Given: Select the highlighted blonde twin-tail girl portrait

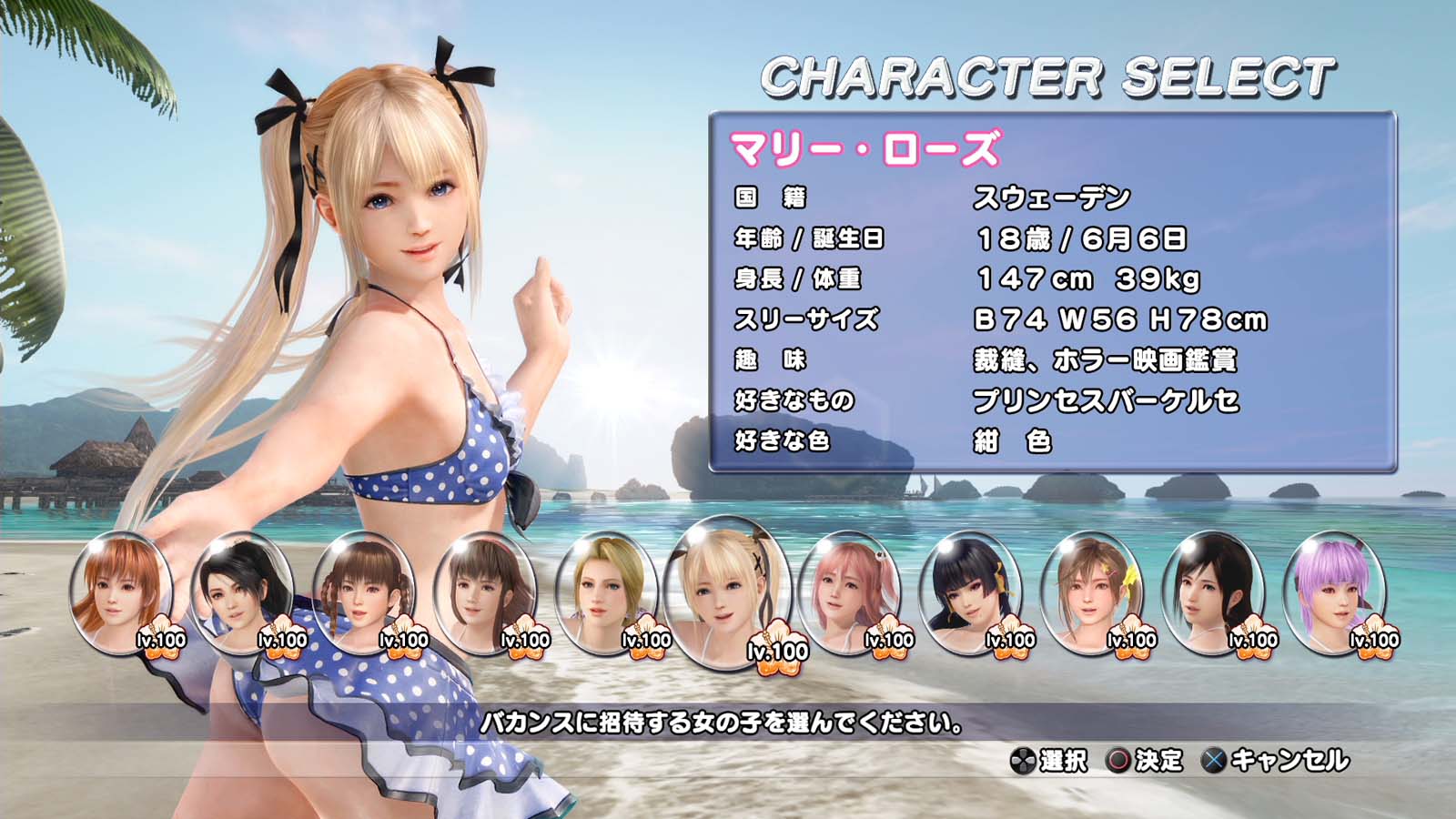Looking at the screenshot, I should [727, 593].
